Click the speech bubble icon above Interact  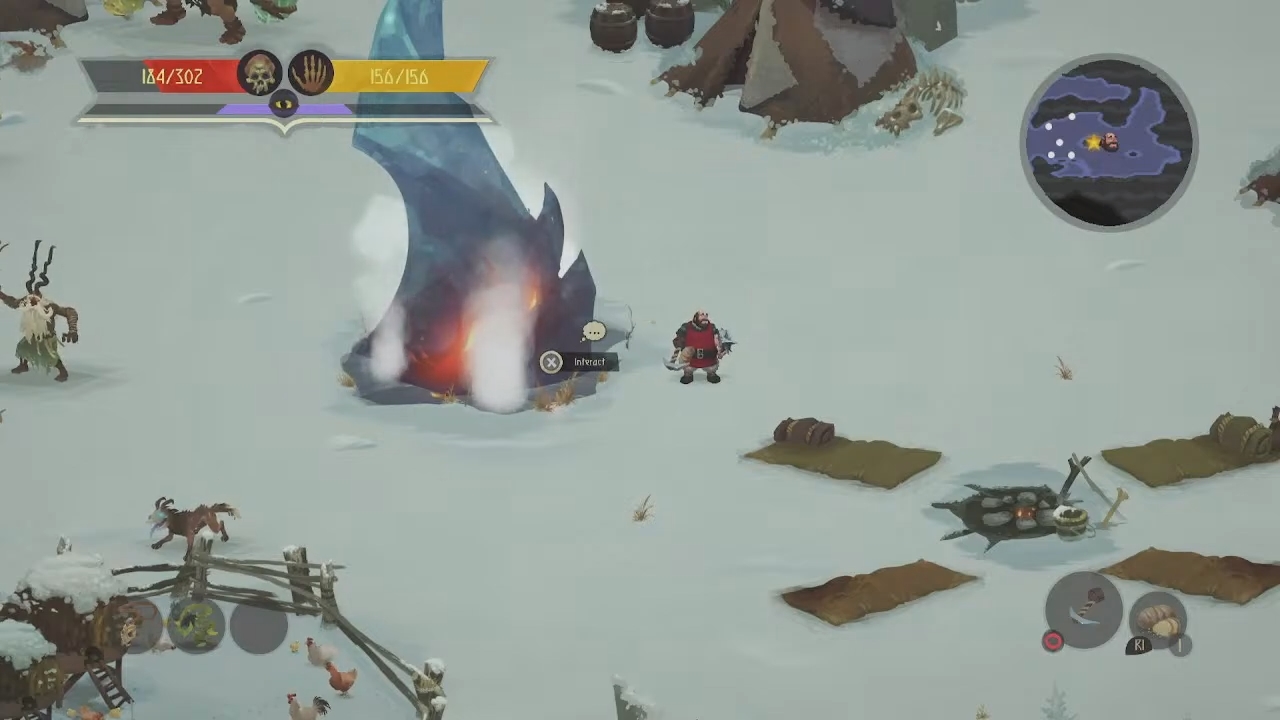coord(594,331)
